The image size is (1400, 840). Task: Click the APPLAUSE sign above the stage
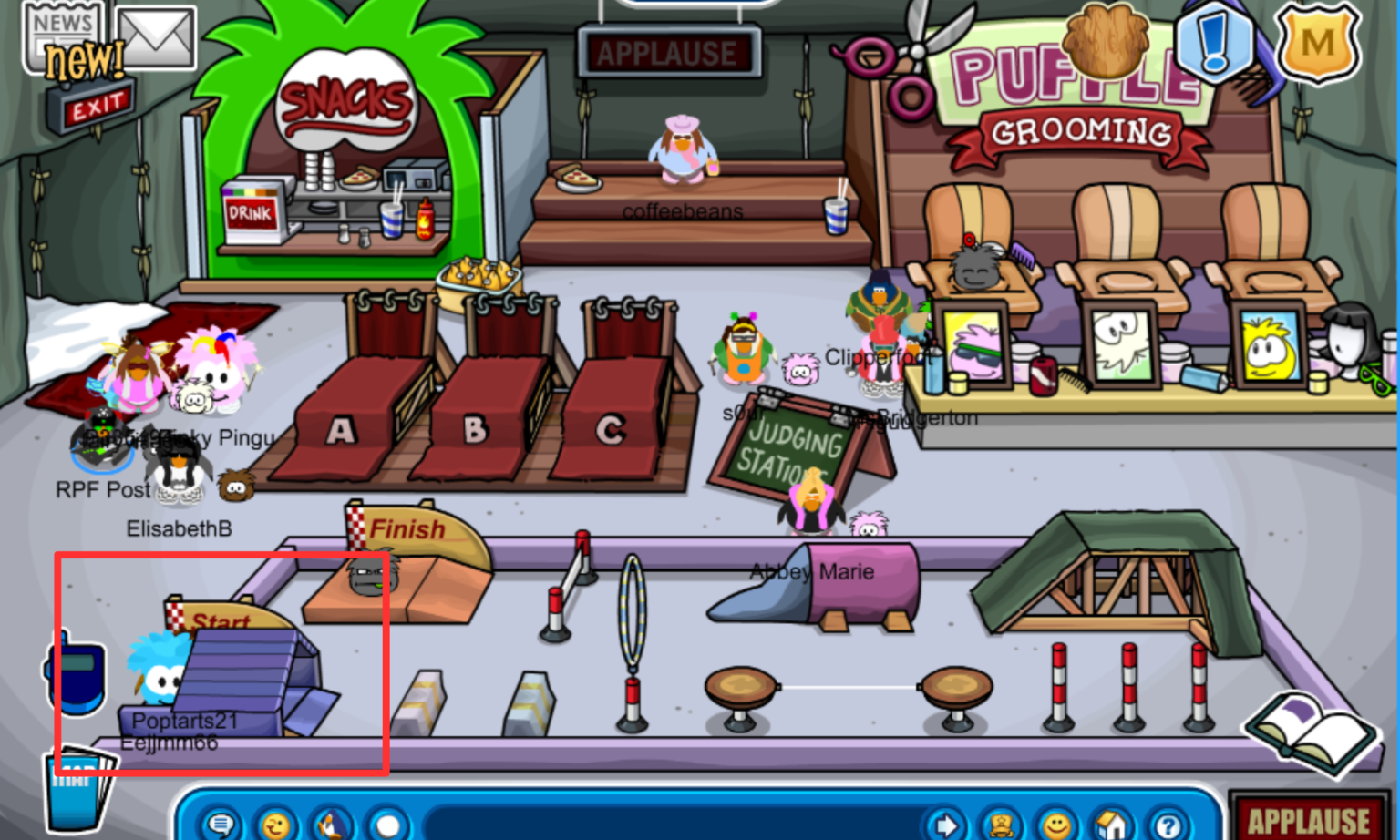[671, 52]
